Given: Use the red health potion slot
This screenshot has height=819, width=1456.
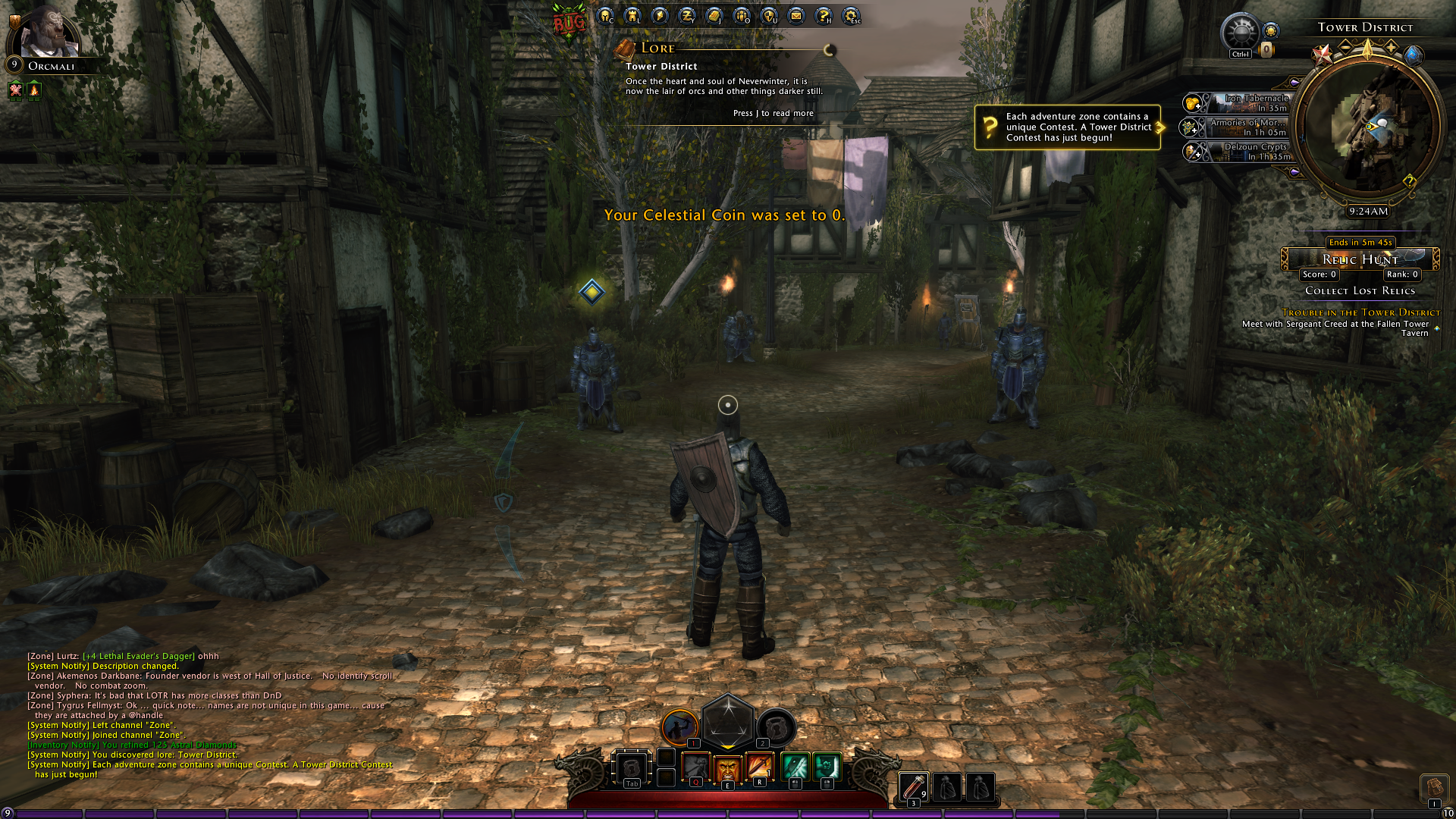Looking at the screenshot, I should (x=914, y=786).
